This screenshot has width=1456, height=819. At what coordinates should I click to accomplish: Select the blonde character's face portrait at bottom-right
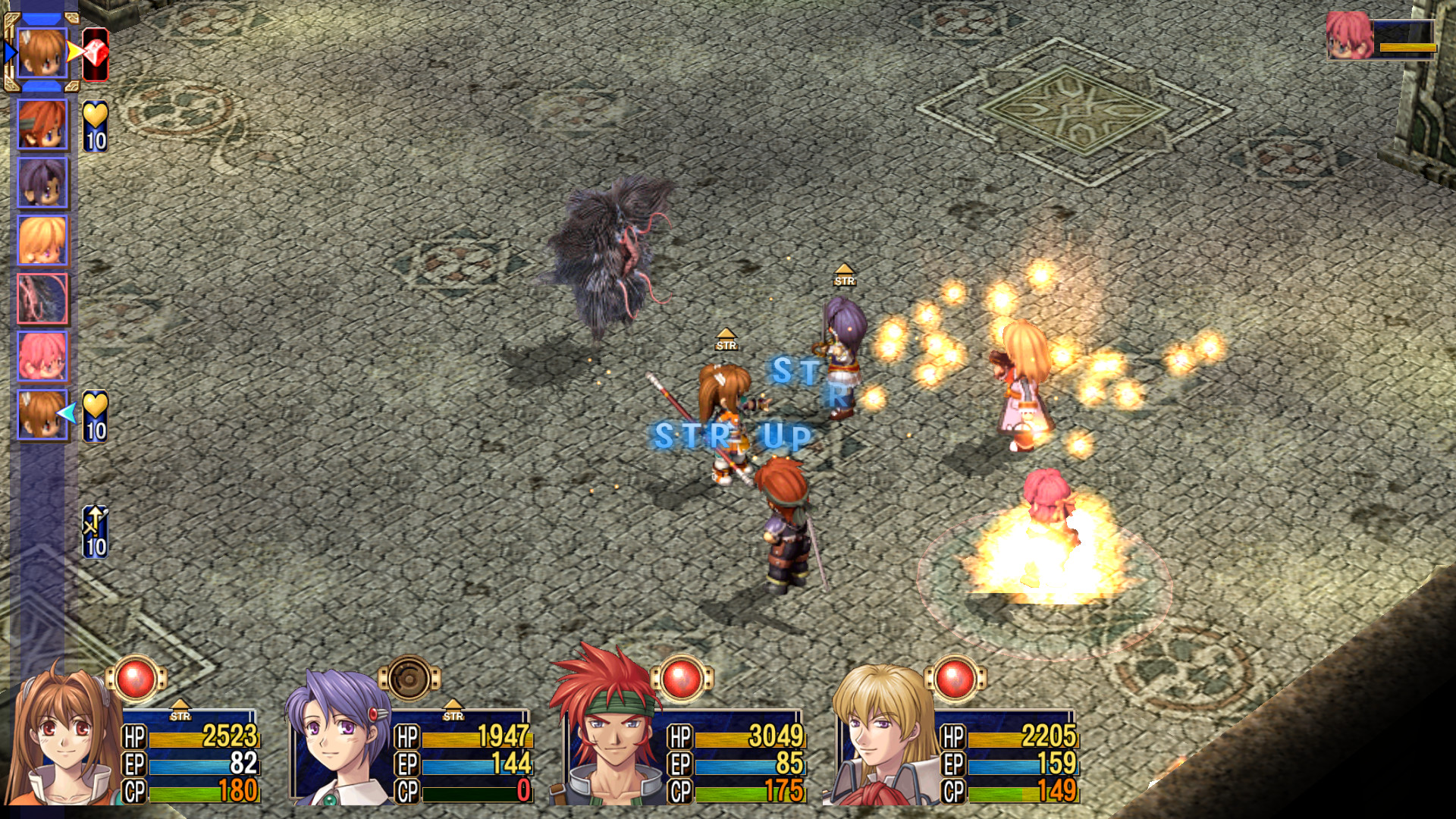(880, 728)
